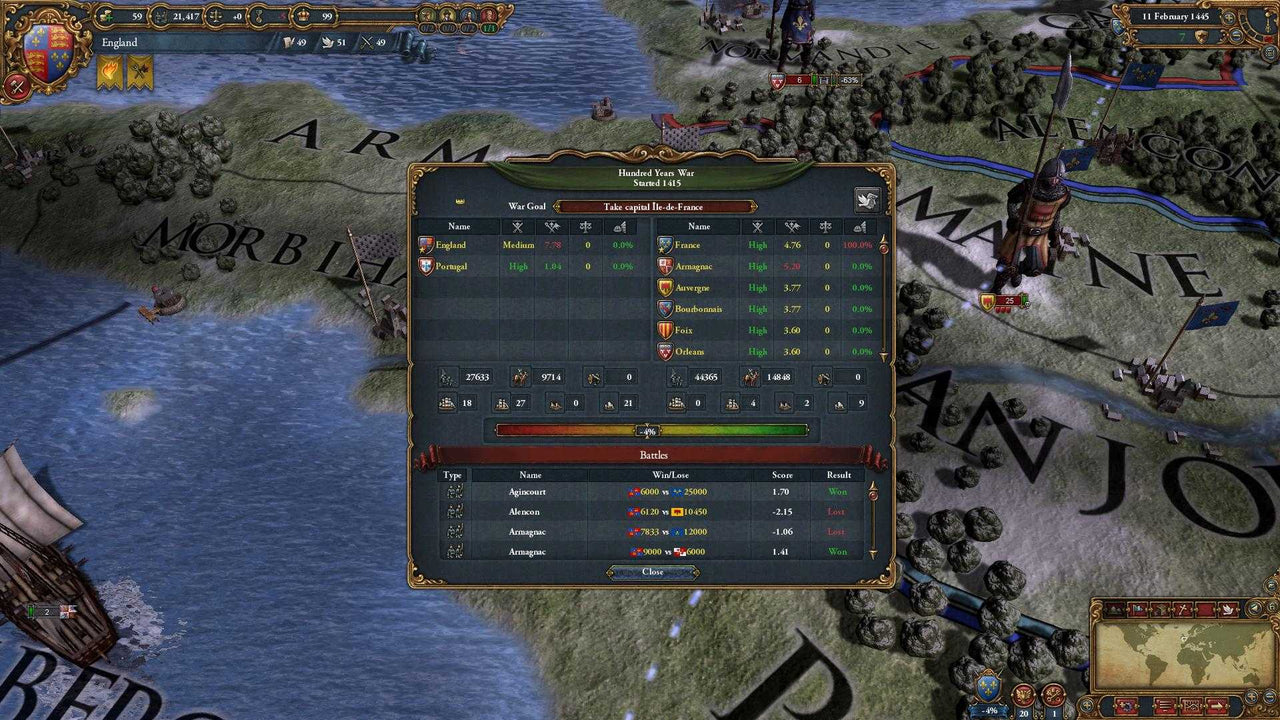Close the Hundred Years War window

pos(653,572)
